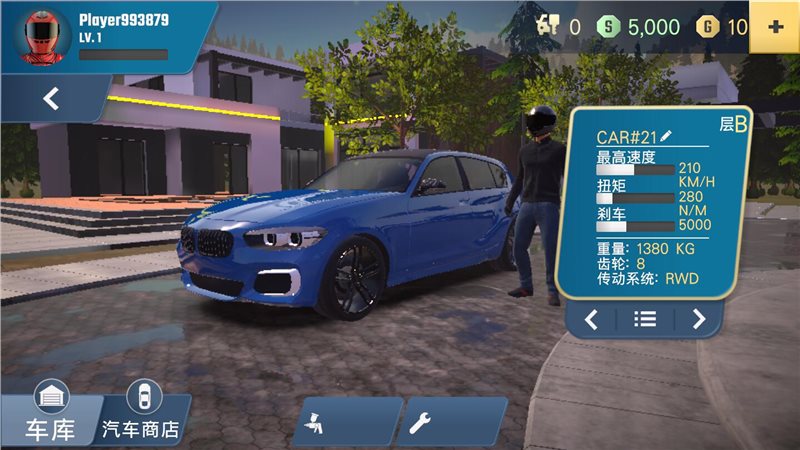Show the previous car in the panel
The image size is (800, 450).
point(592,320)
